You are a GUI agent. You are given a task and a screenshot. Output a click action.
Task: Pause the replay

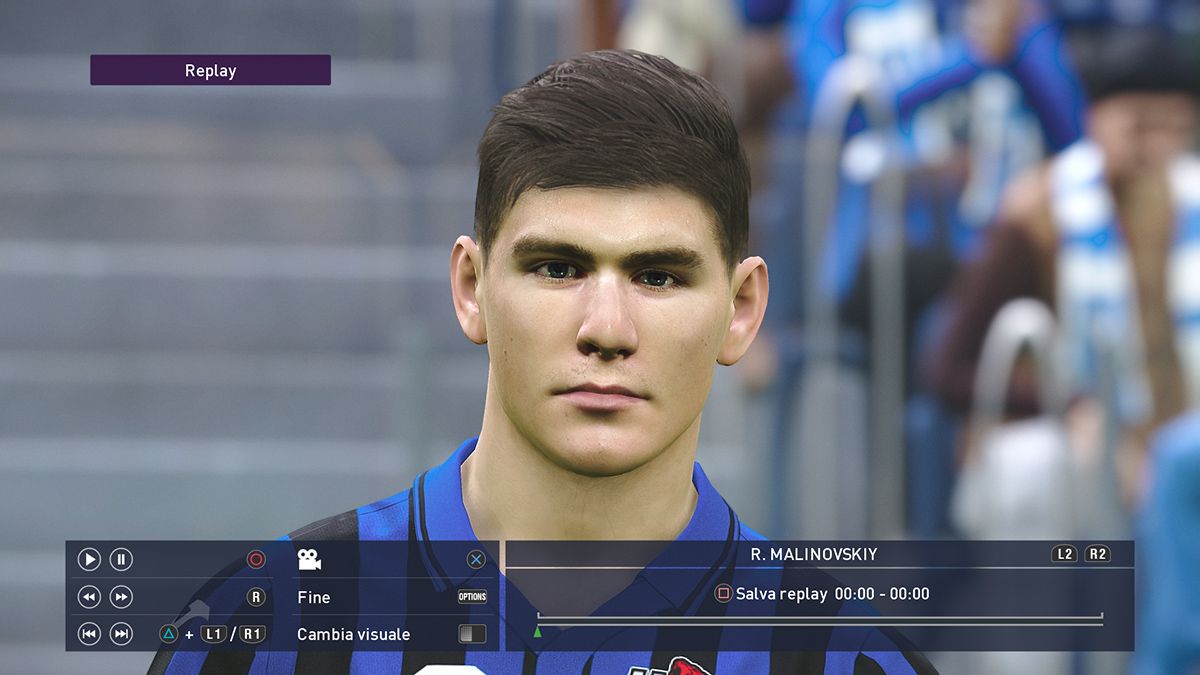(121, 560)
